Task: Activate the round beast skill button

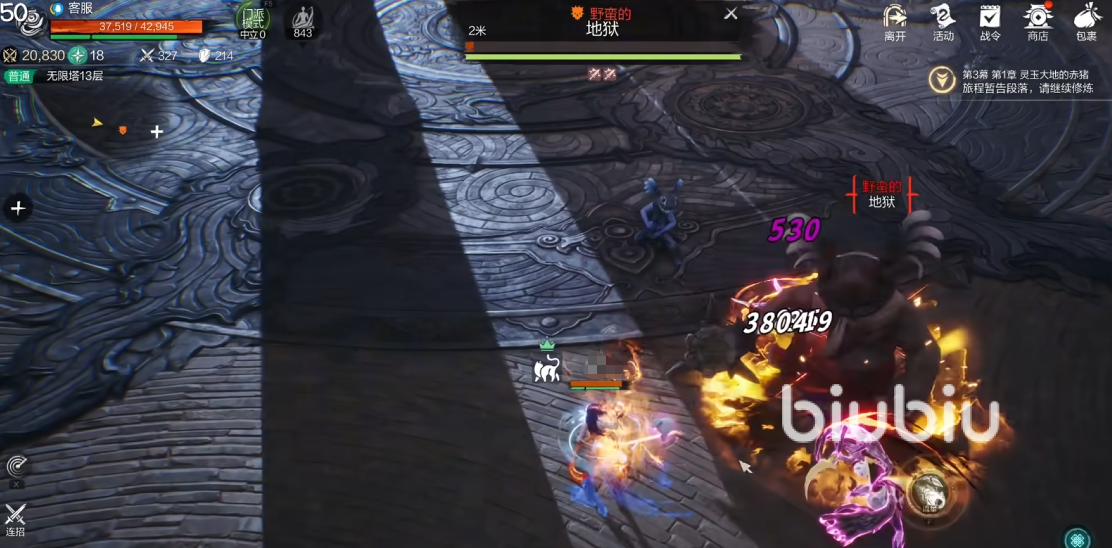Action: (930, 494)
